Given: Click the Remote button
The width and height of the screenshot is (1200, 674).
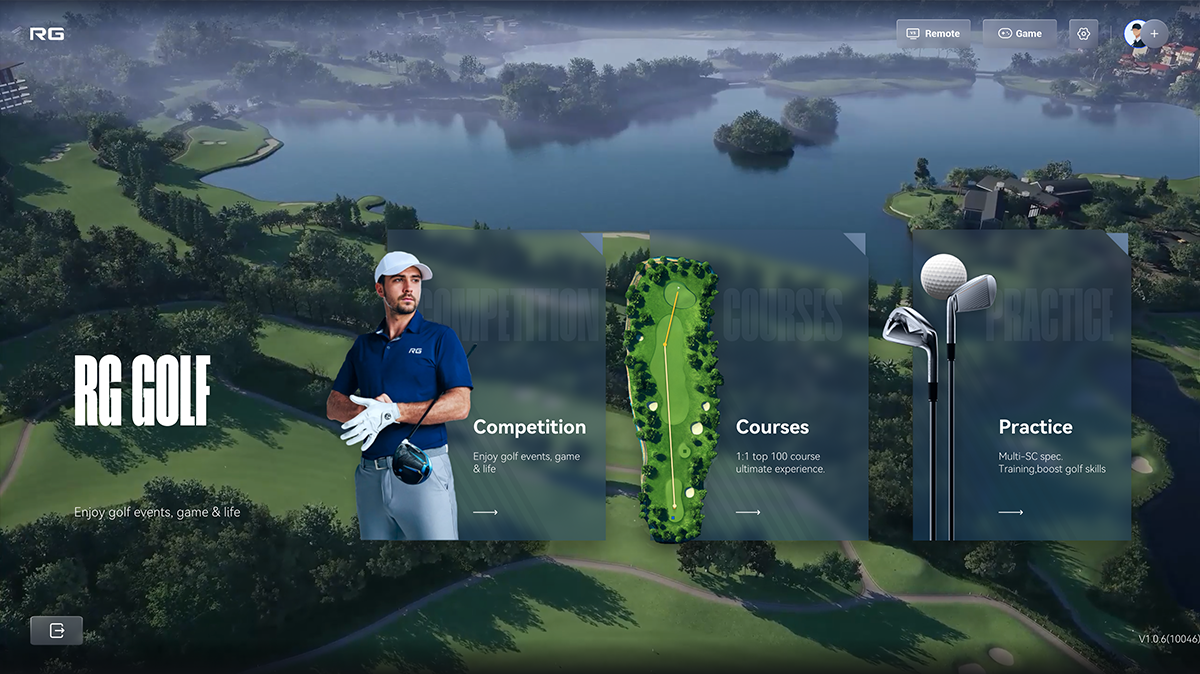Looking at the screenshot, I should [x=933, y=33].
